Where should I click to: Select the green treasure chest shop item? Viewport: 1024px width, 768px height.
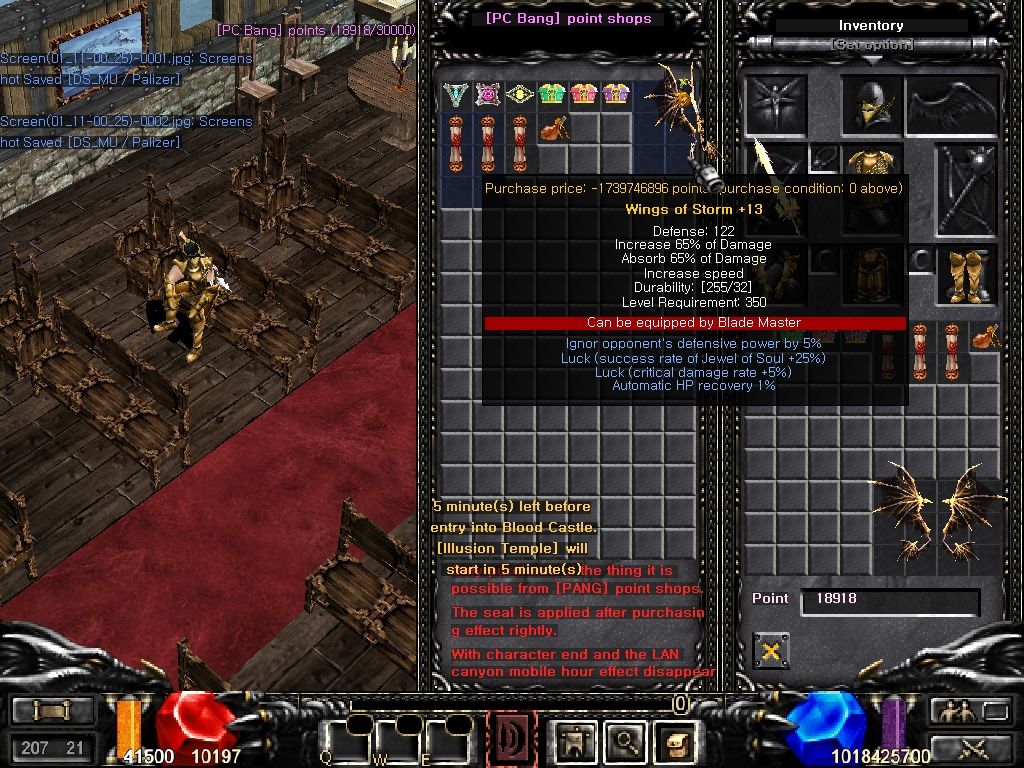click(x=552, y=96)
